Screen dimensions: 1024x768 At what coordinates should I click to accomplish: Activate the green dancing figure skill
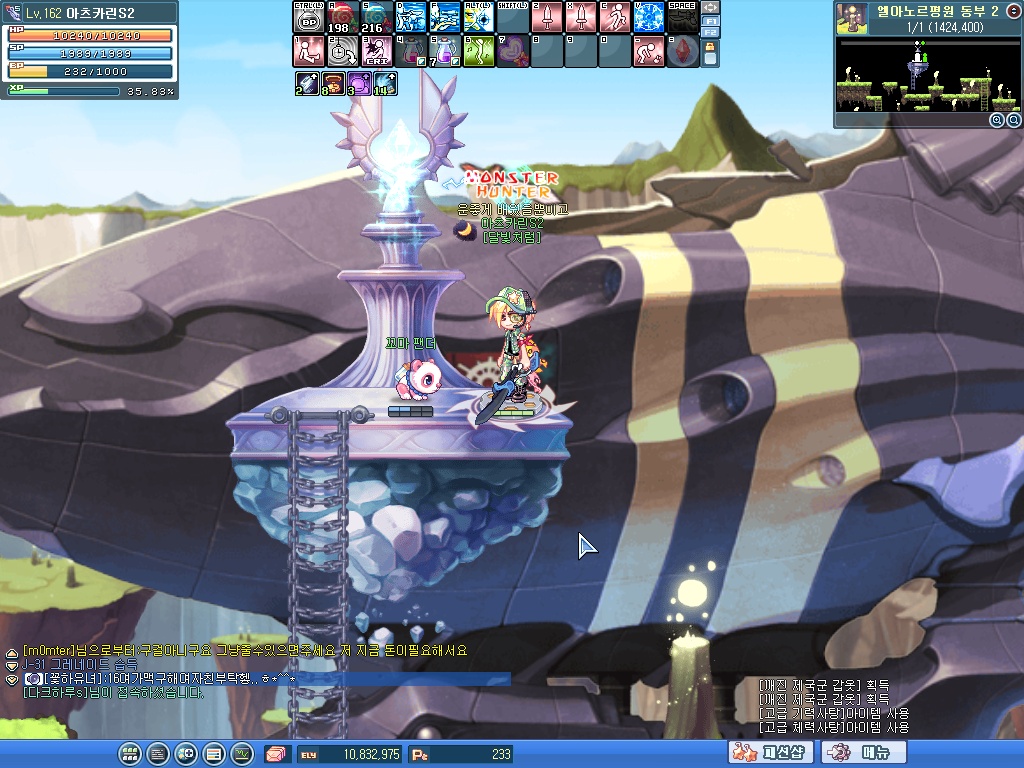pos(478,51)
